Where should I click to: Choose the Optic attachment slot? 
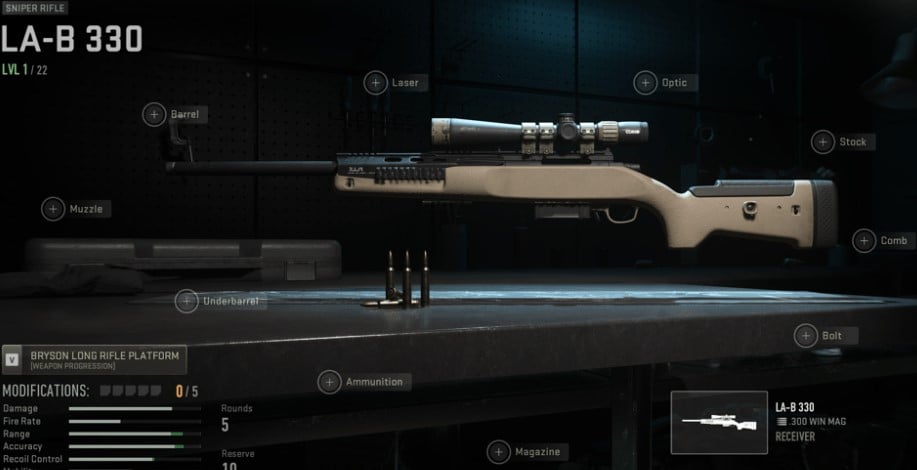click(646, 83)
